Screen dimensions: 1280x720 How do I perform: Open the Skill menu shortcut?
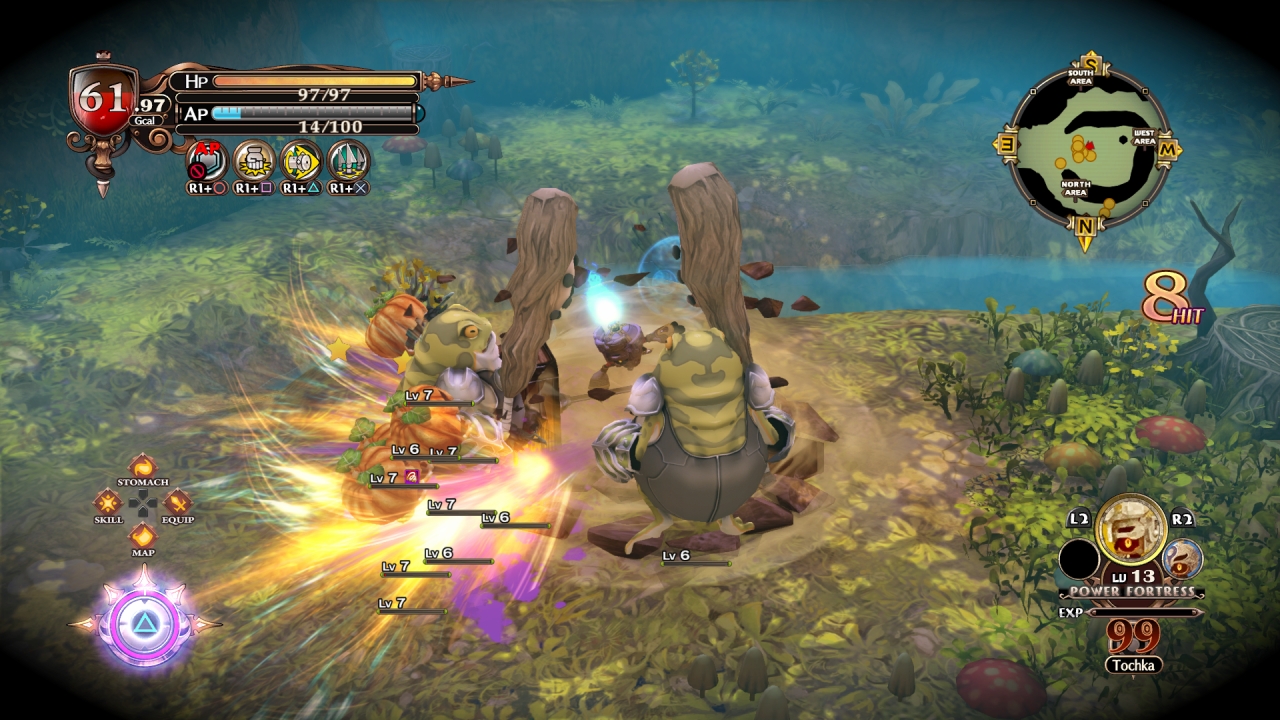[x=109, y=501]
